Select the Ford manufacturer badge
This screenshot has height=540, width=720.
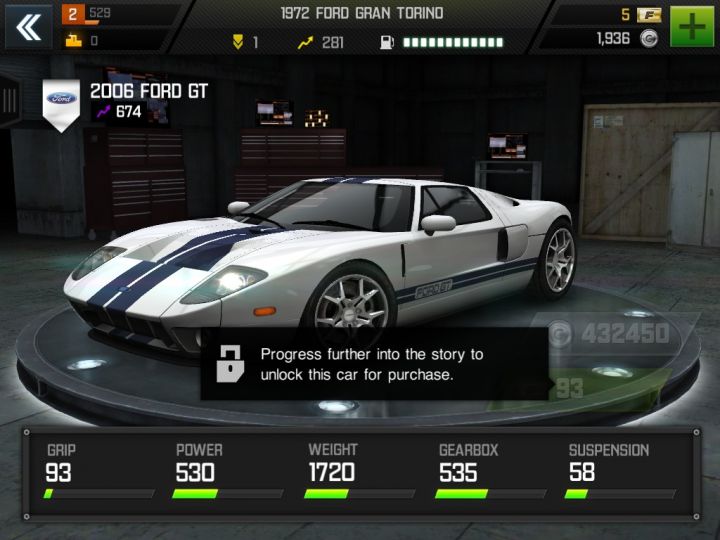pyautogui.click(x=62, y=101)
